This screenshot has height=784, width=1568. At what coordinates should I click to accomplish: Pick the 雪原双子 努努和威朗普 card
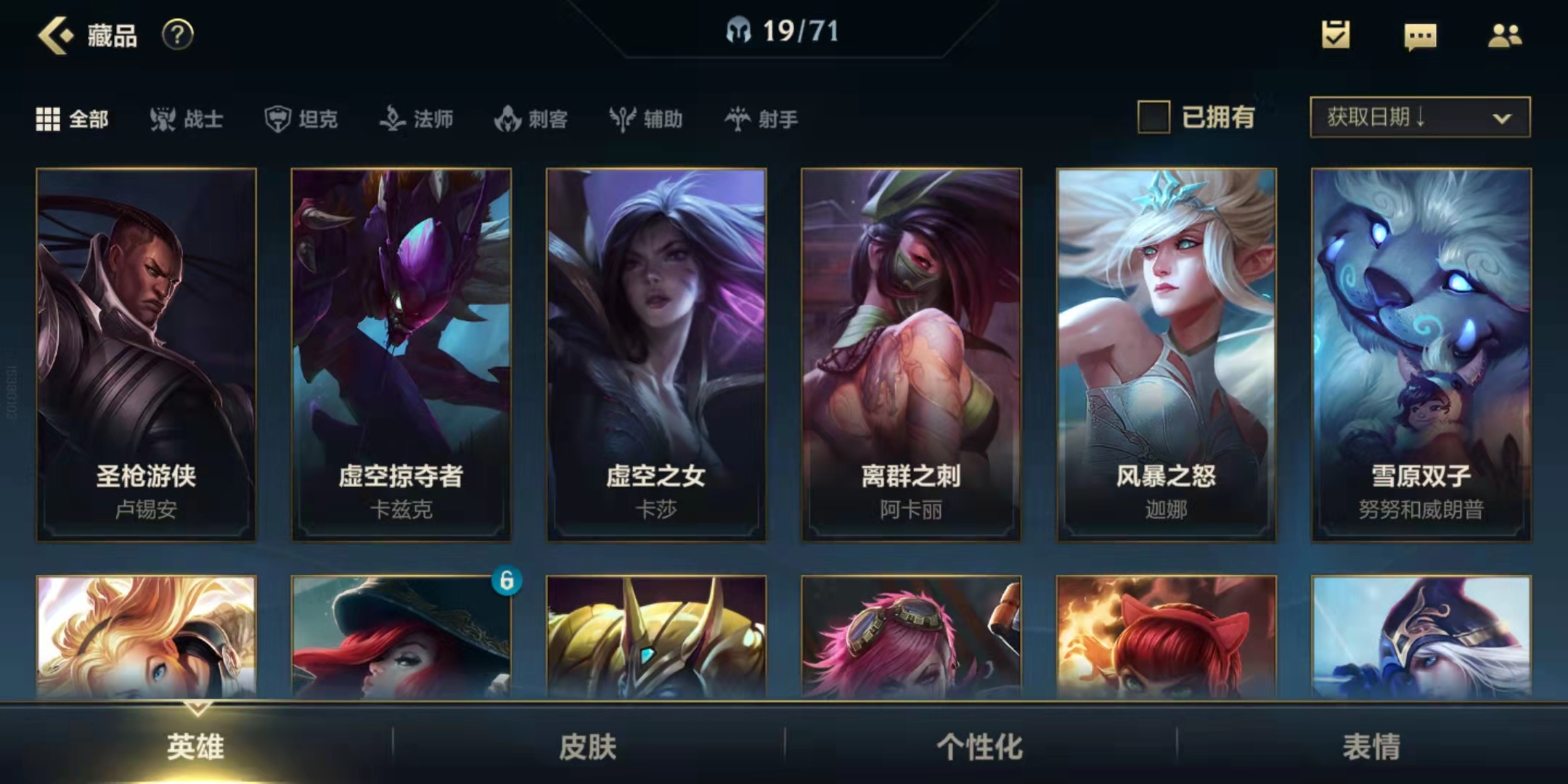(x=1421, y=354)
